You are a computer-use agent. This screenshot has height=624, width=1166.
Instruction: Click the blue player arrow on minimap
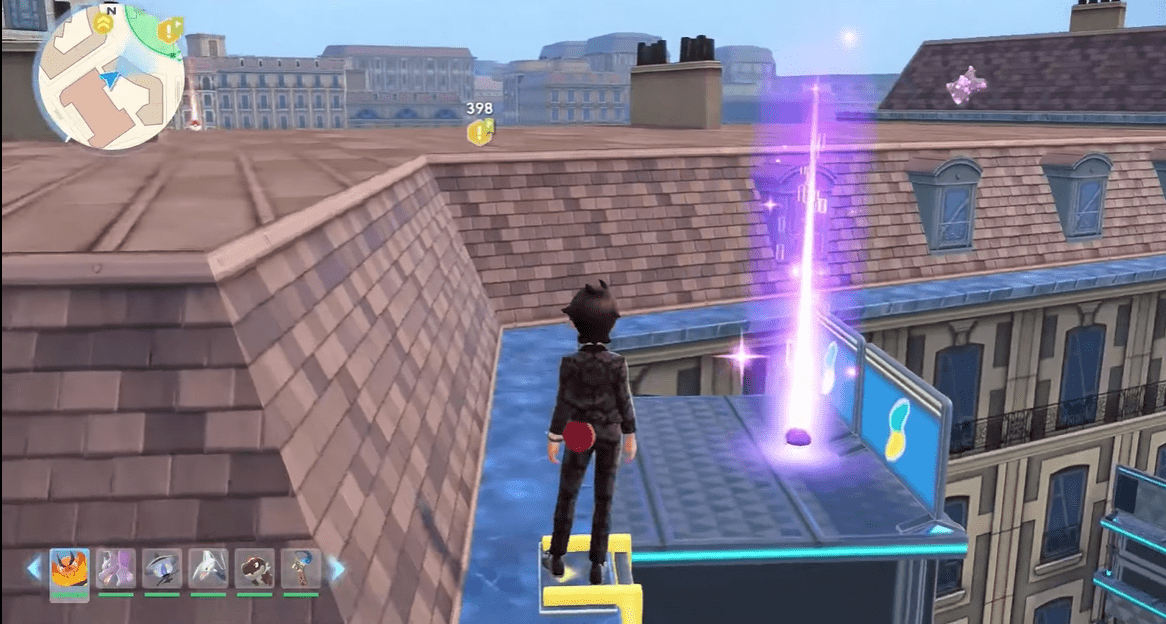(109, 77)
